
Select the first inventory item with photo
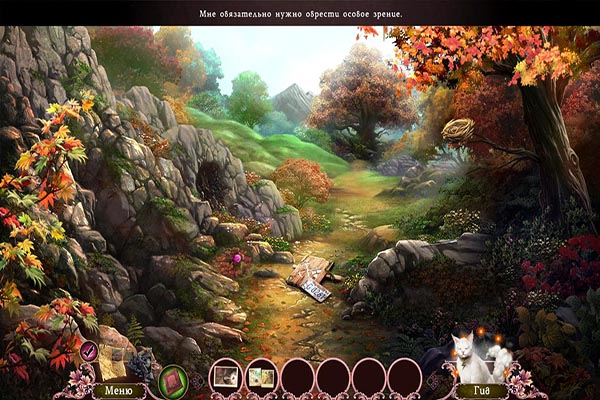click(x=227, y=376)
